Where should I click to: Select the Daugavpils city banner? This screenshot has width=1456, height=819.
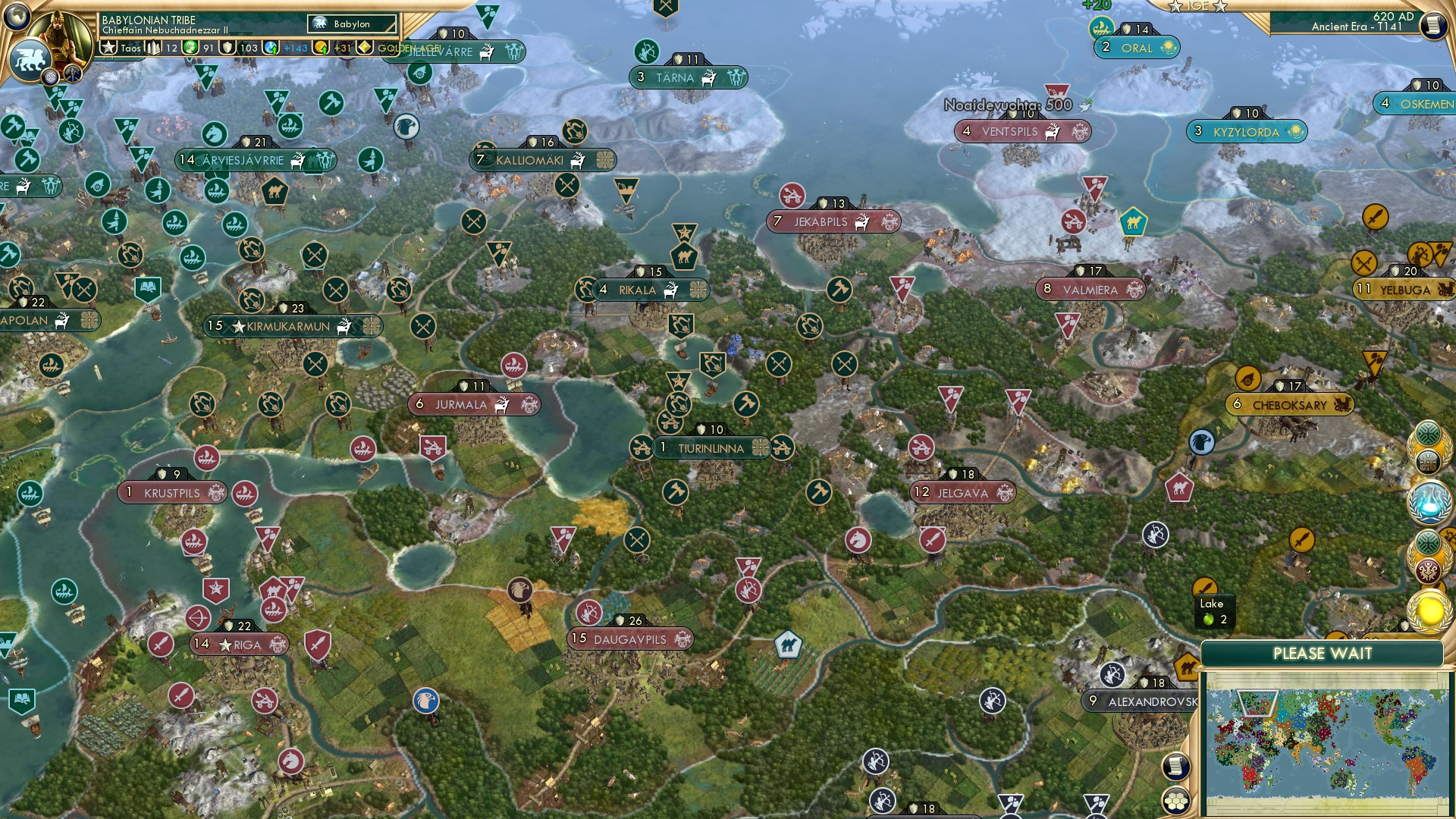(632, 639)
